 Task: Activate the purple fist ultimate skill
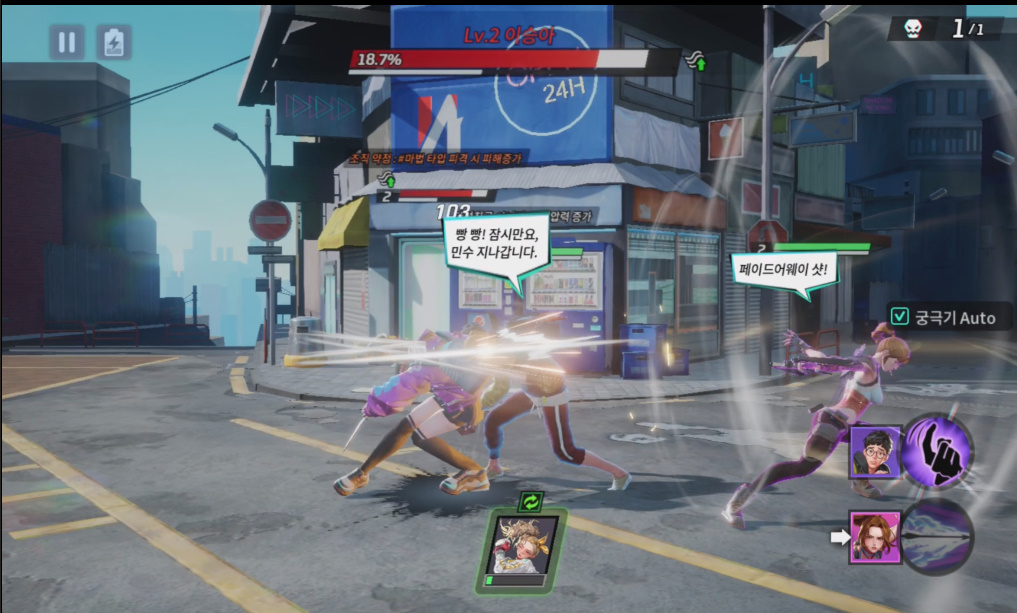[938, 452]
